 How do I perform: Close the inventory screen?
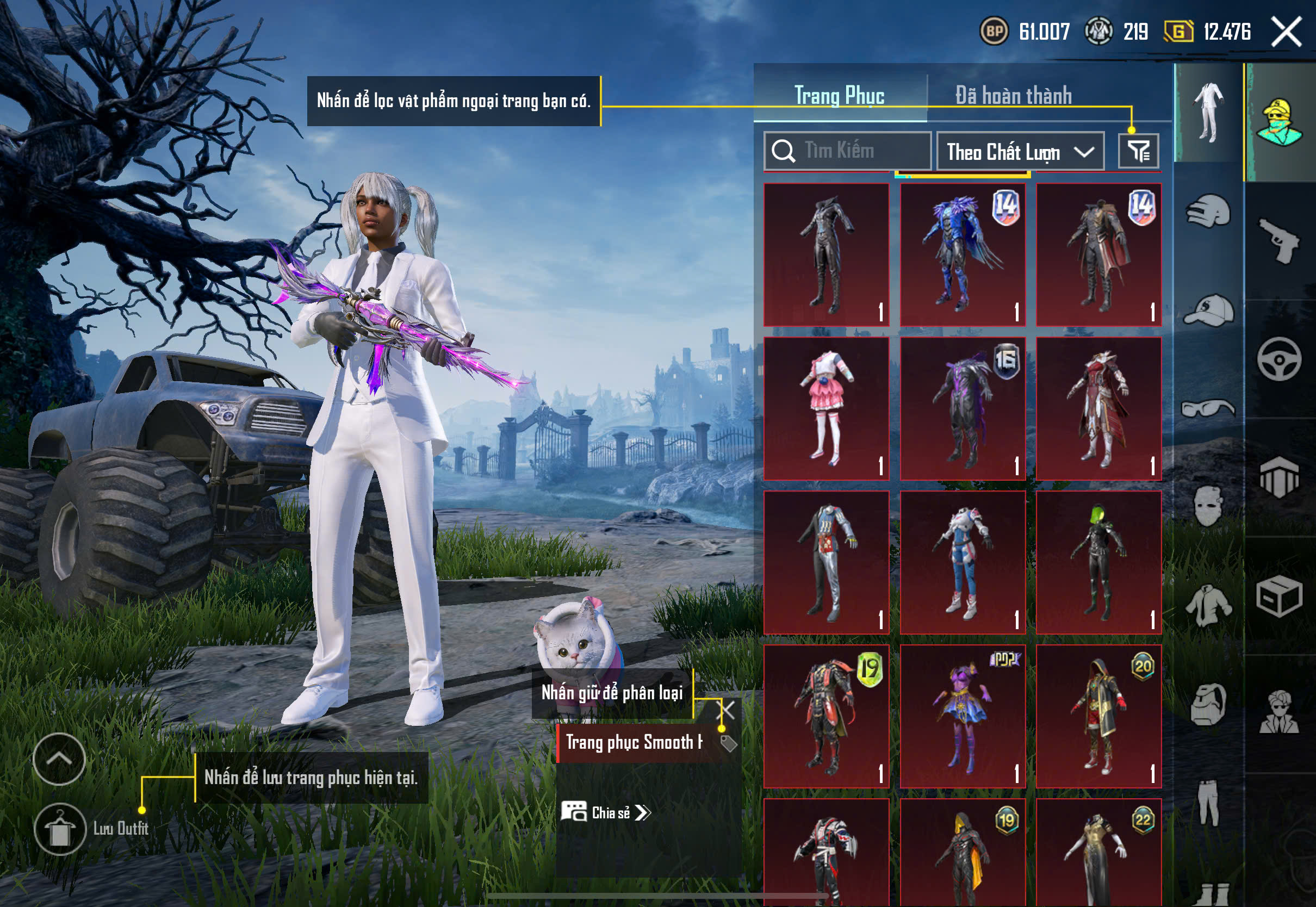[1286, 32]
